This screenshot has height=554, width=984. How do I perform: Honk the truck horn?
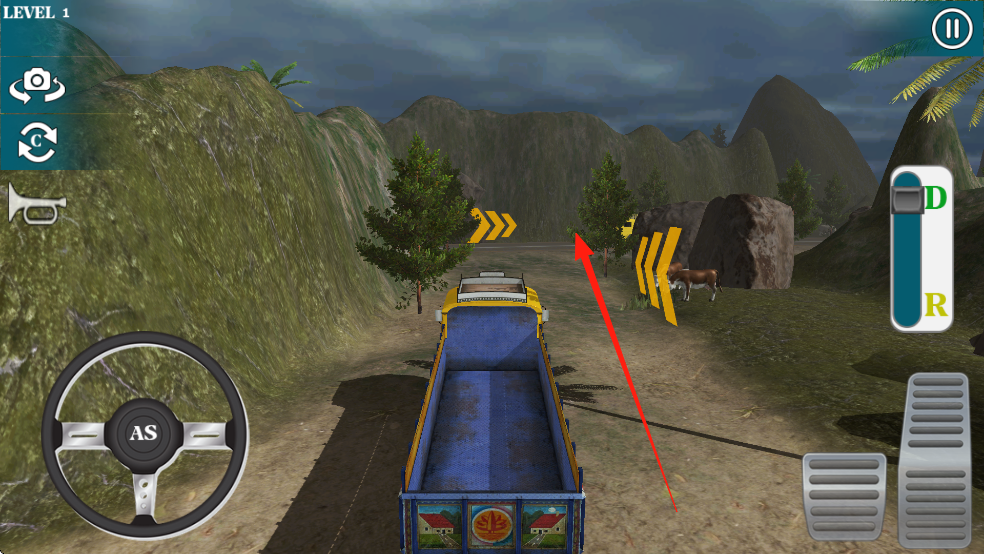[37, 205]
